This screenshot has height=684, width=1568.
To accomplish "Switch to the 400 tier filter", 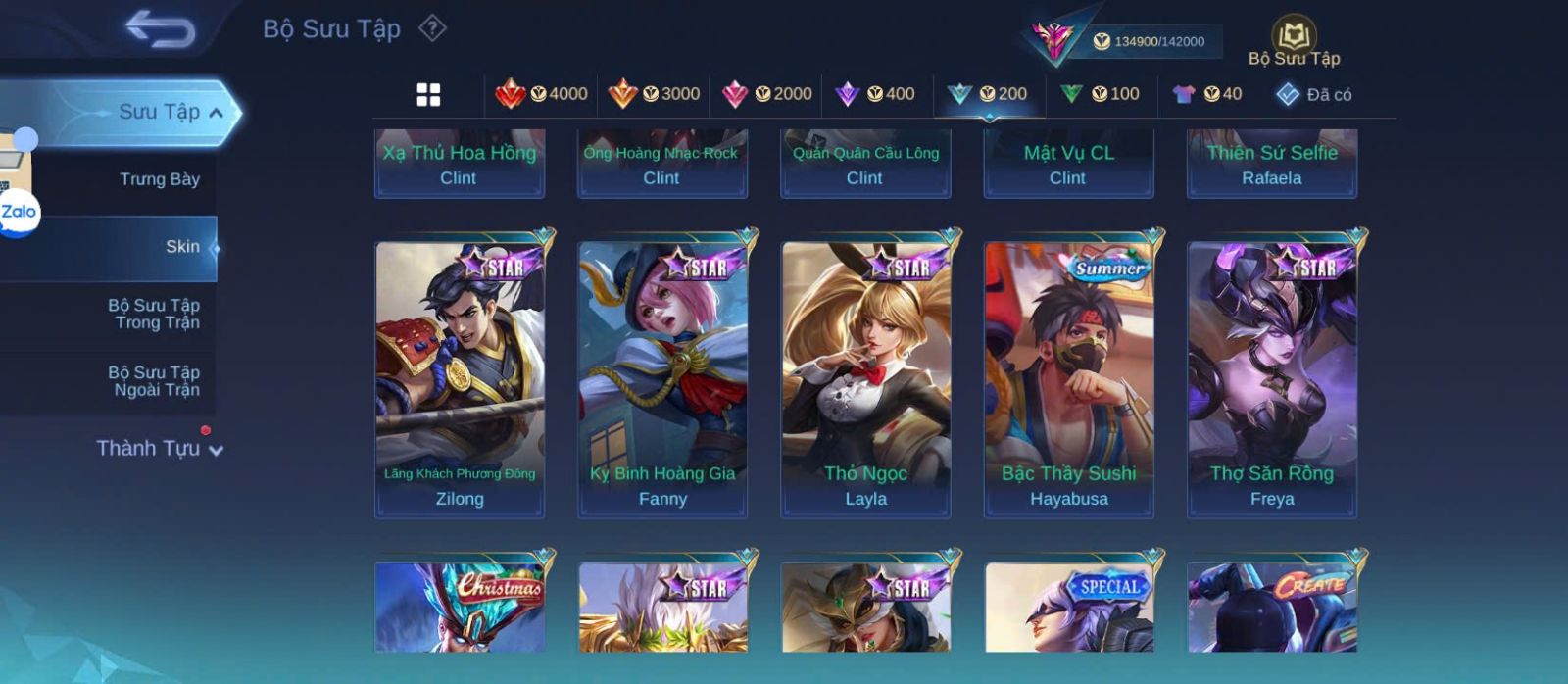I will pos(875,94).
